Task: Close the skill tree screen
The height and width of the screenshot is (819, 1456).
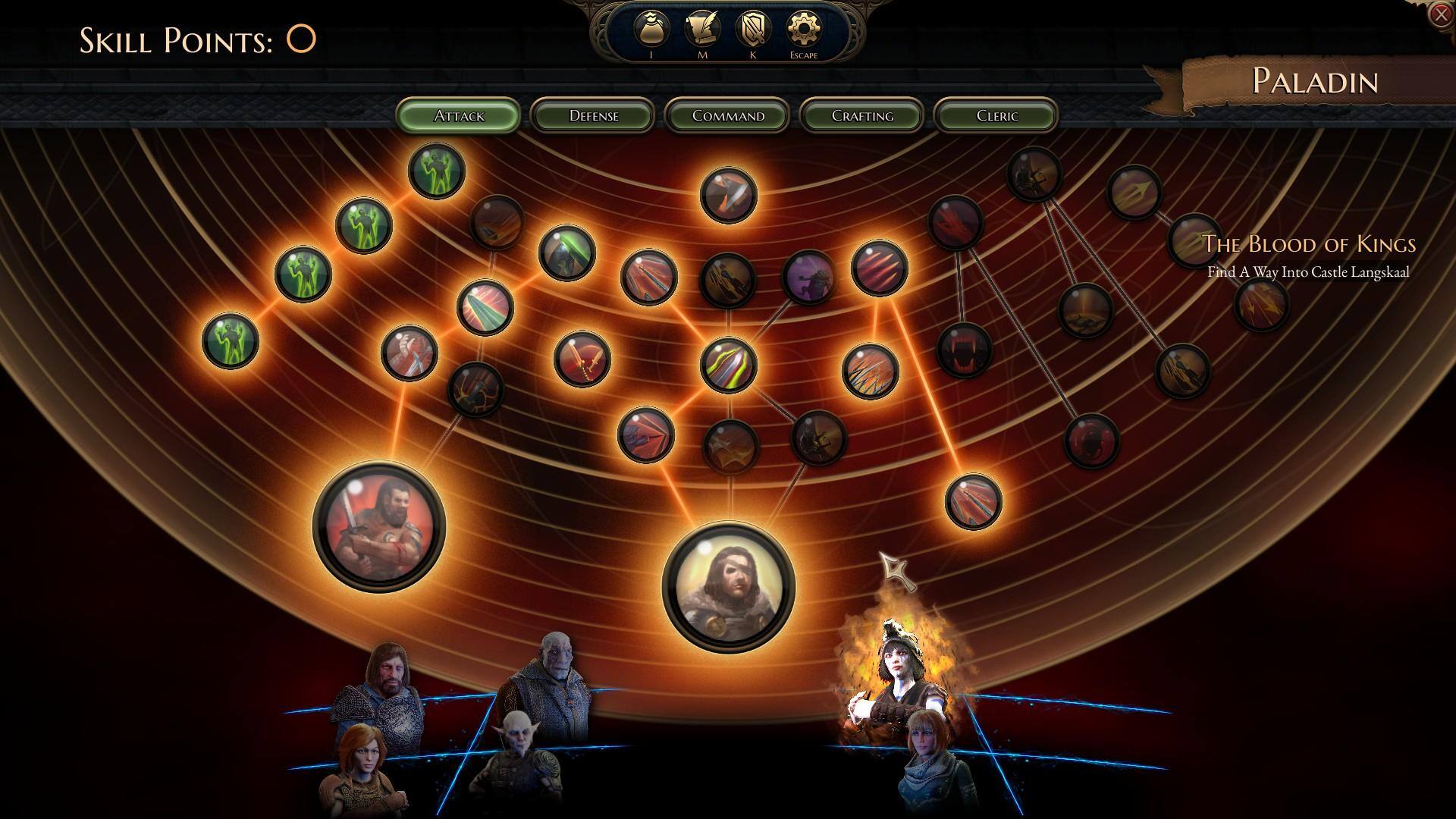Action: coord(1440,14)
